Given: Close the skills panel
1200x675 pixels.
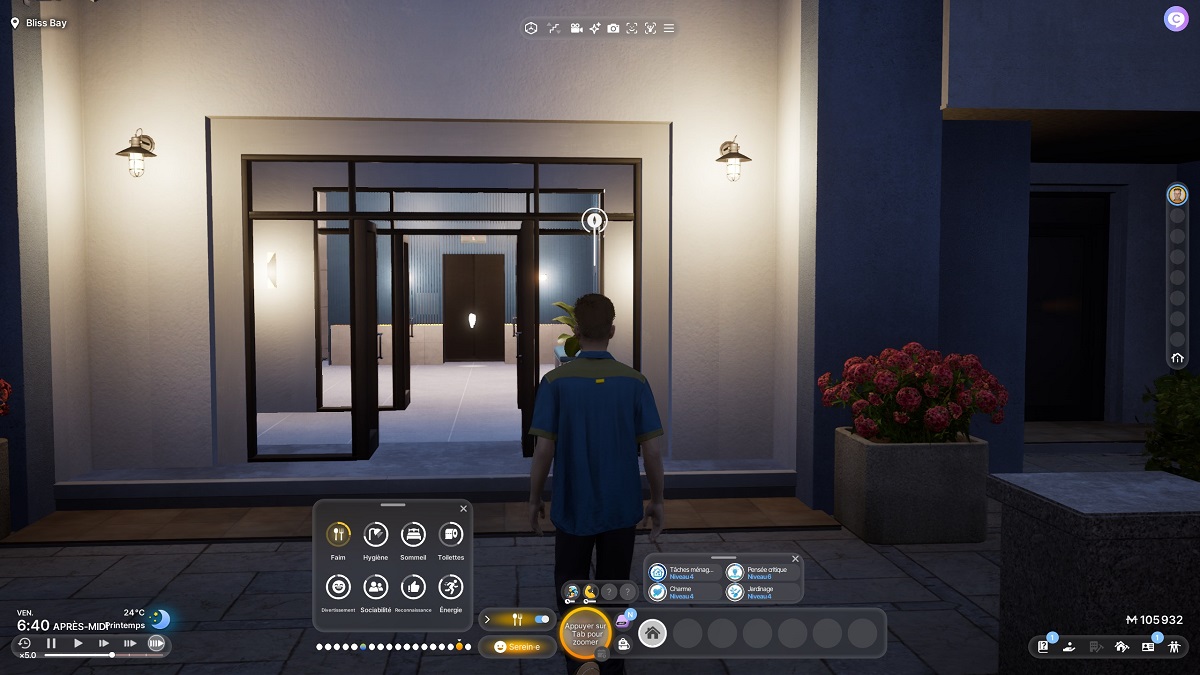Looking at the screenshot, I should (x=795, y=559).
